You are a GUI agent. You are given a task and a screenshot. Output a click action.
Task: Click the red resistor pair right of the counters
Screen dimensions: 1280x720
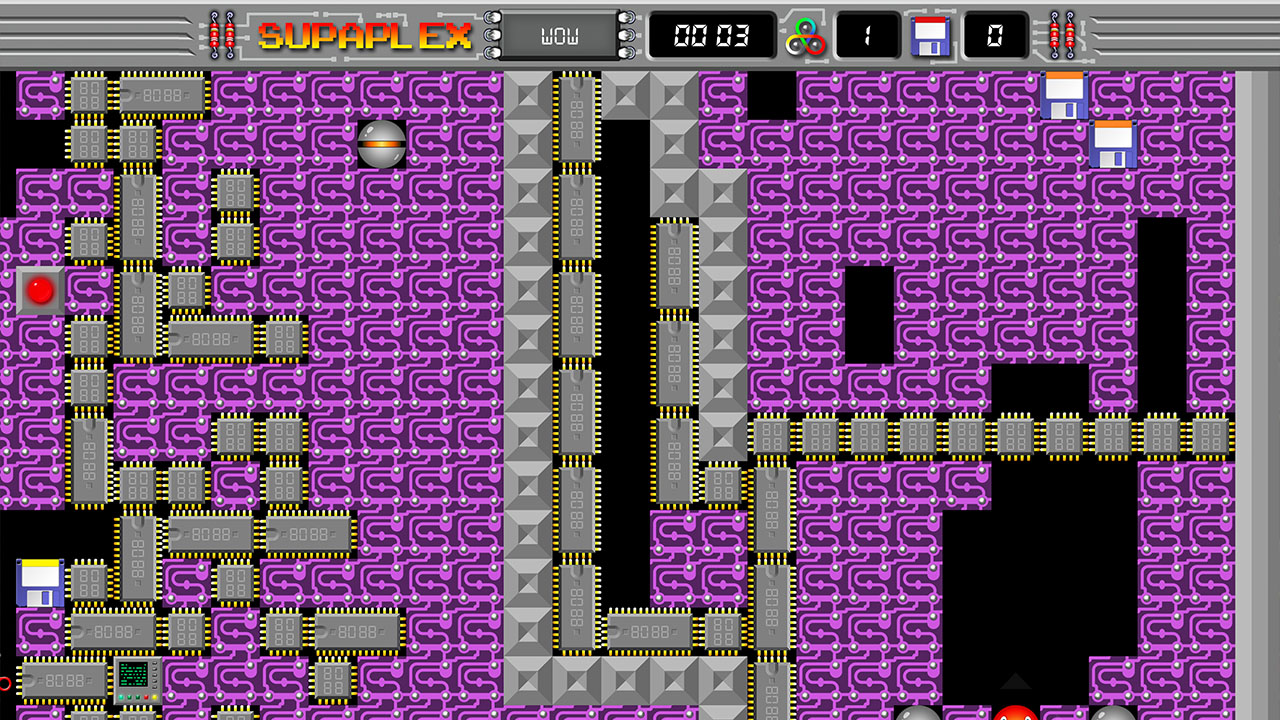point(1063,34)
